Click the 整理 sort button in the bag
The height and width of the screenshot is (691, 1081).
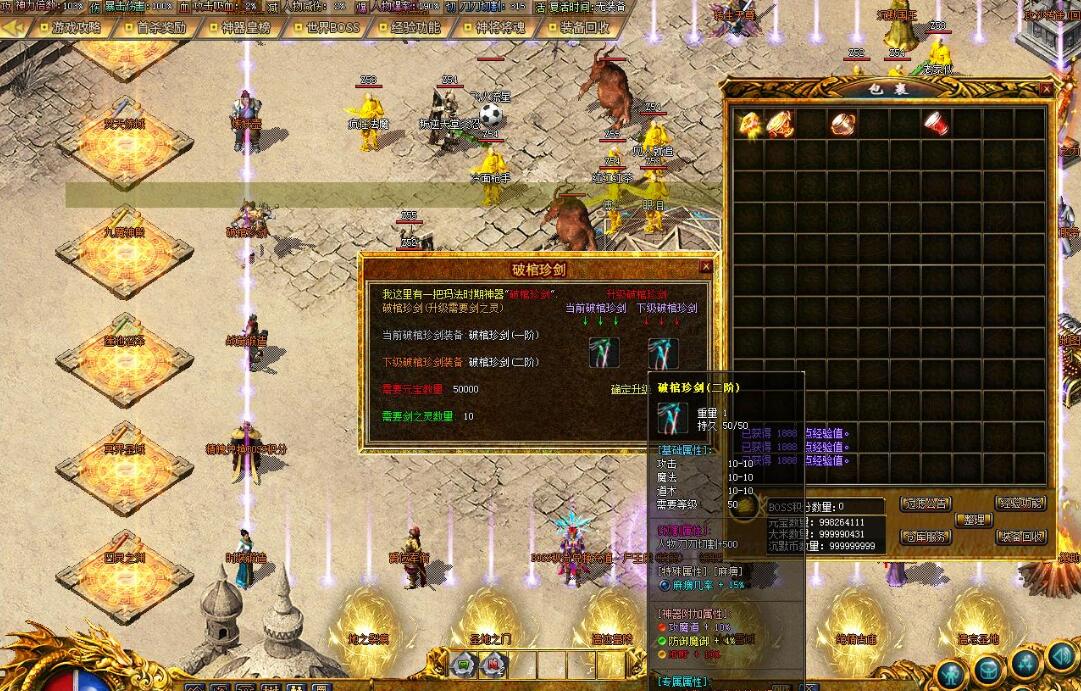click(x=972, y=520)
